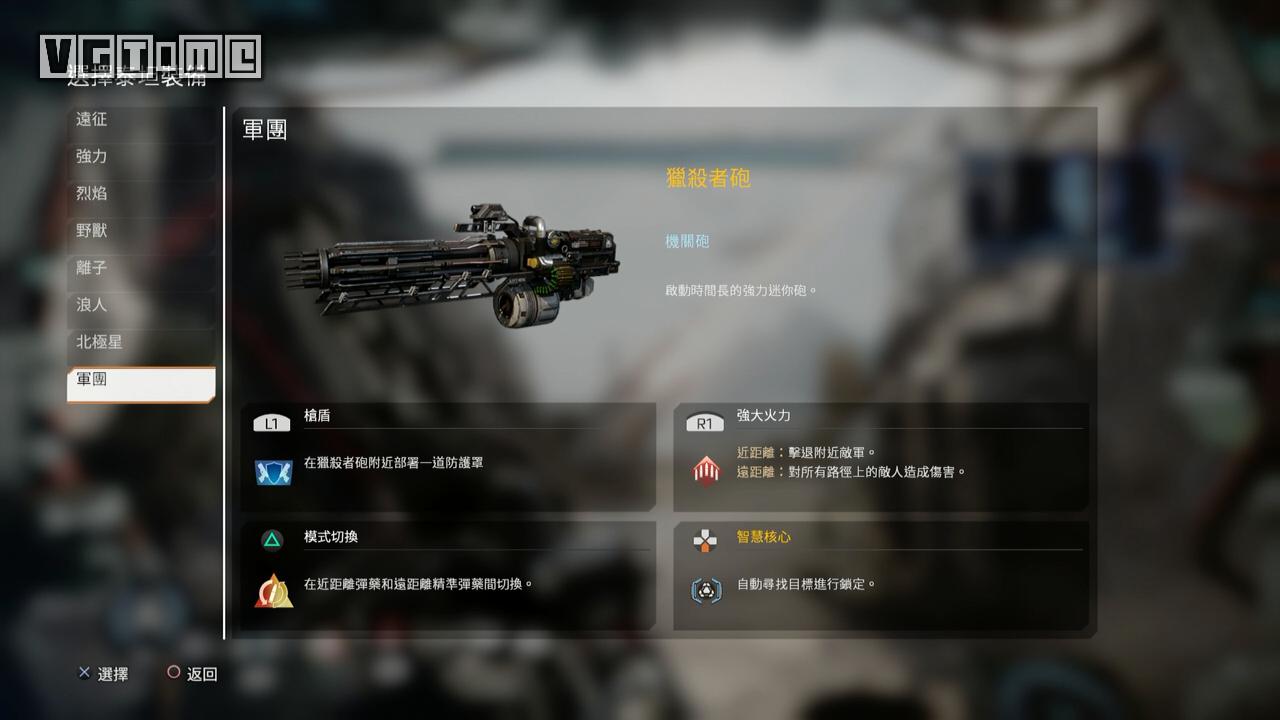Confirm with the 選擇 button
The image size is (1280, 720).
[x=103, y=674]
